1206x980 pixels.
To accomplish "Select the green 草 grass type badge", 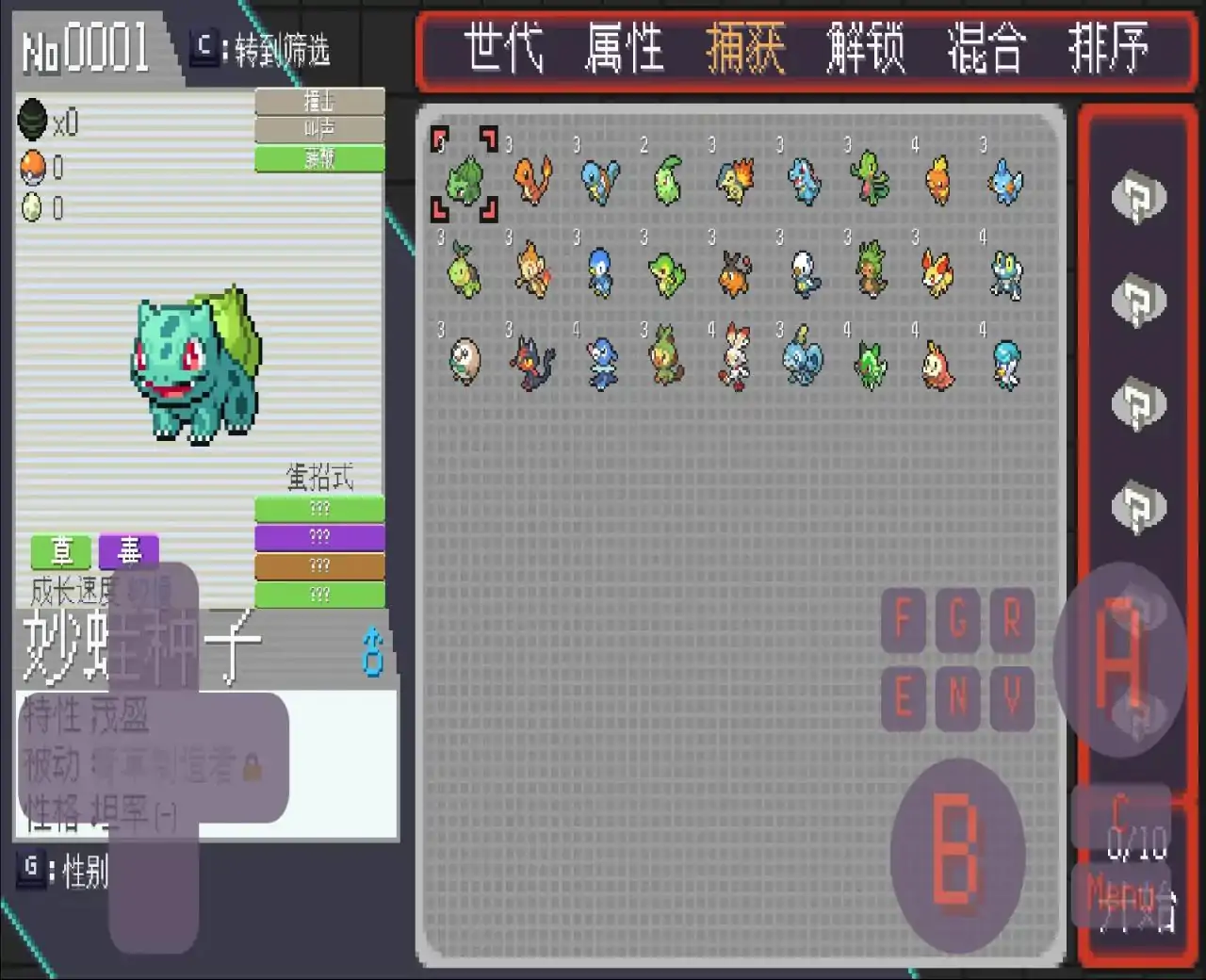I will [x=60, y=553].
